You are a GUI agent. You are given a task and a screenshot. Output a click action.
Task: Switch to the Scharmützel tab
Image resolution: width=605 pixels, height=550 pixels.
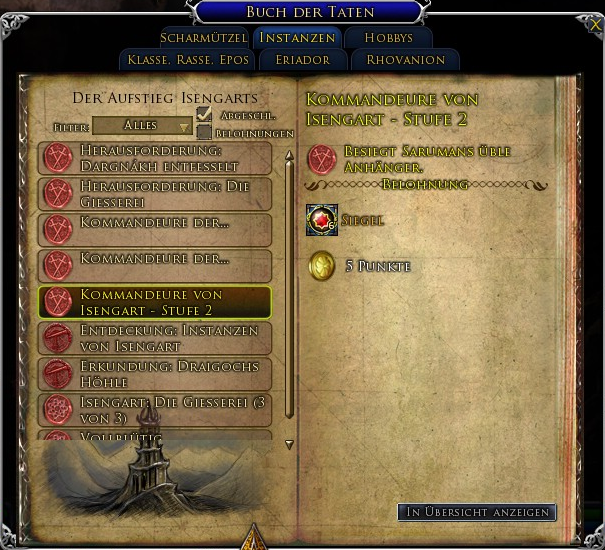204,38
